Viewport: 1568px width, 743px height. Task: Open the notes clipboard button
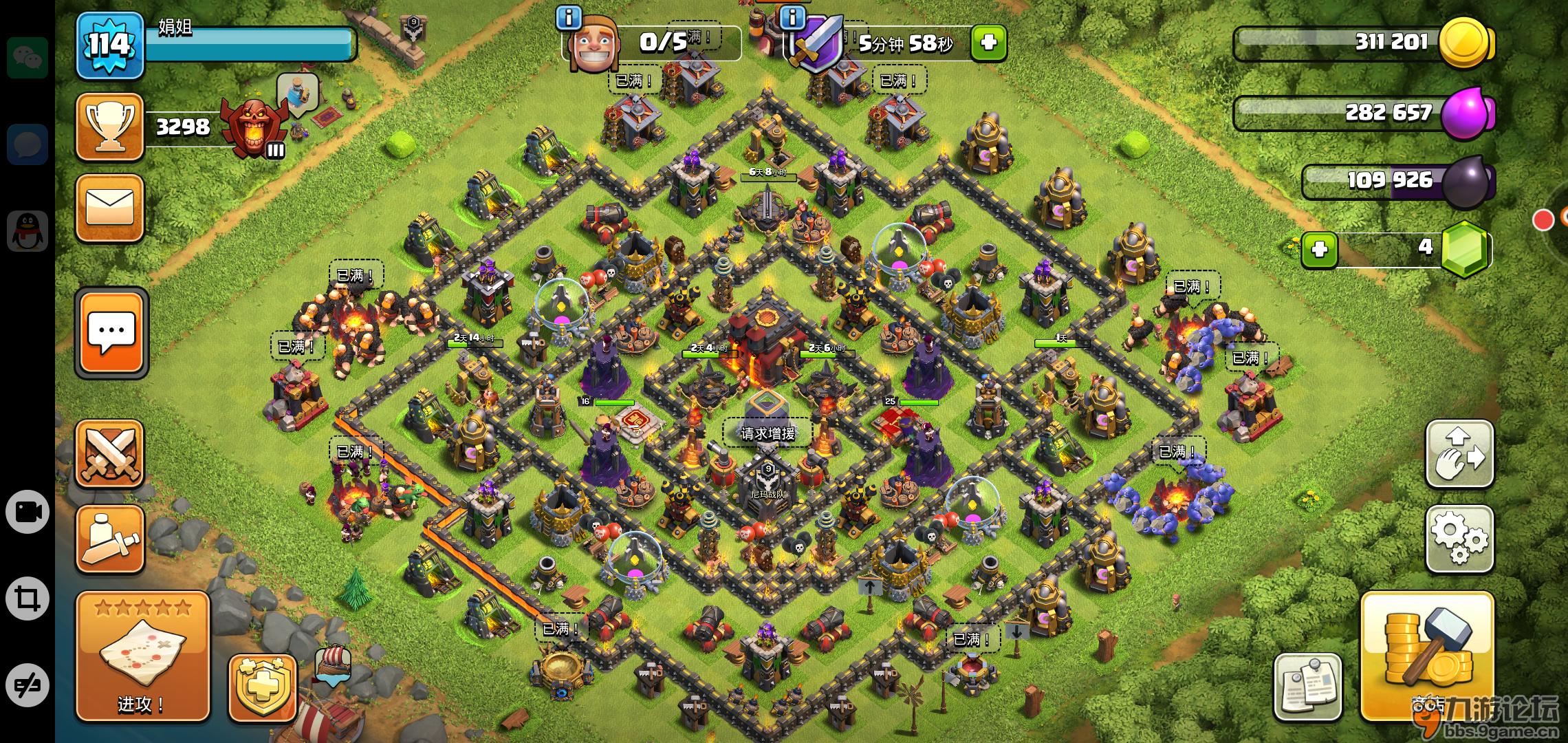[x=1307, y=687]
